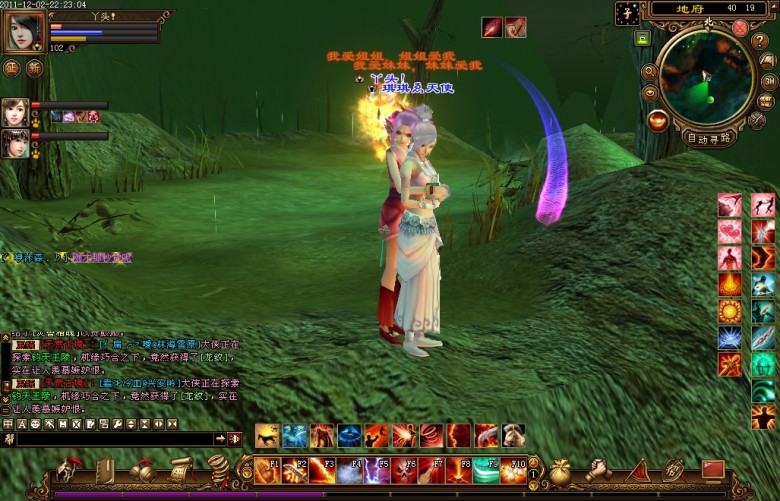Screen dimensions: 780x501
Task: Click the chat input field
Action: click(115, 438)
